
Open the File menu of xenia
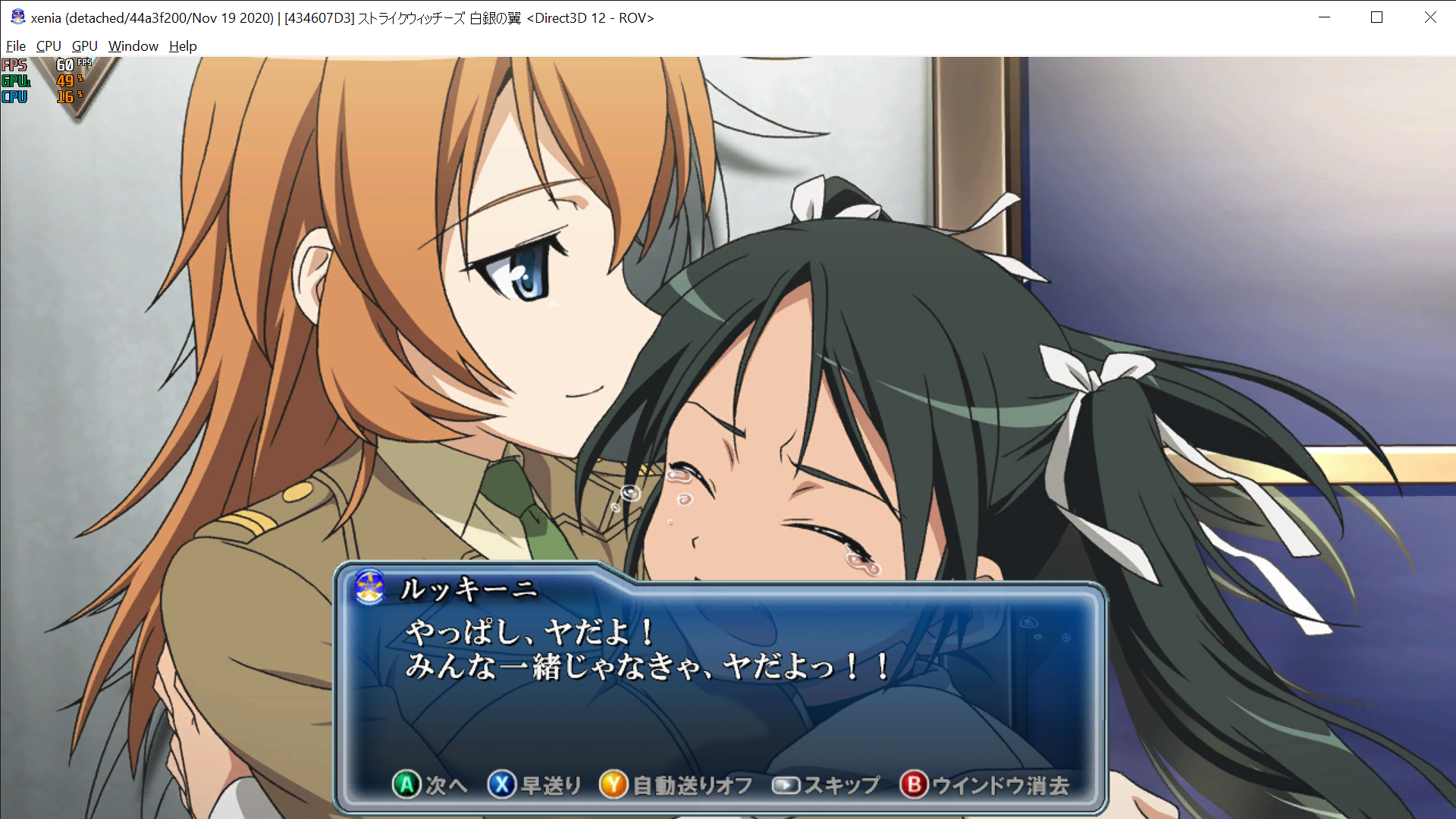(x=15, y=46)
